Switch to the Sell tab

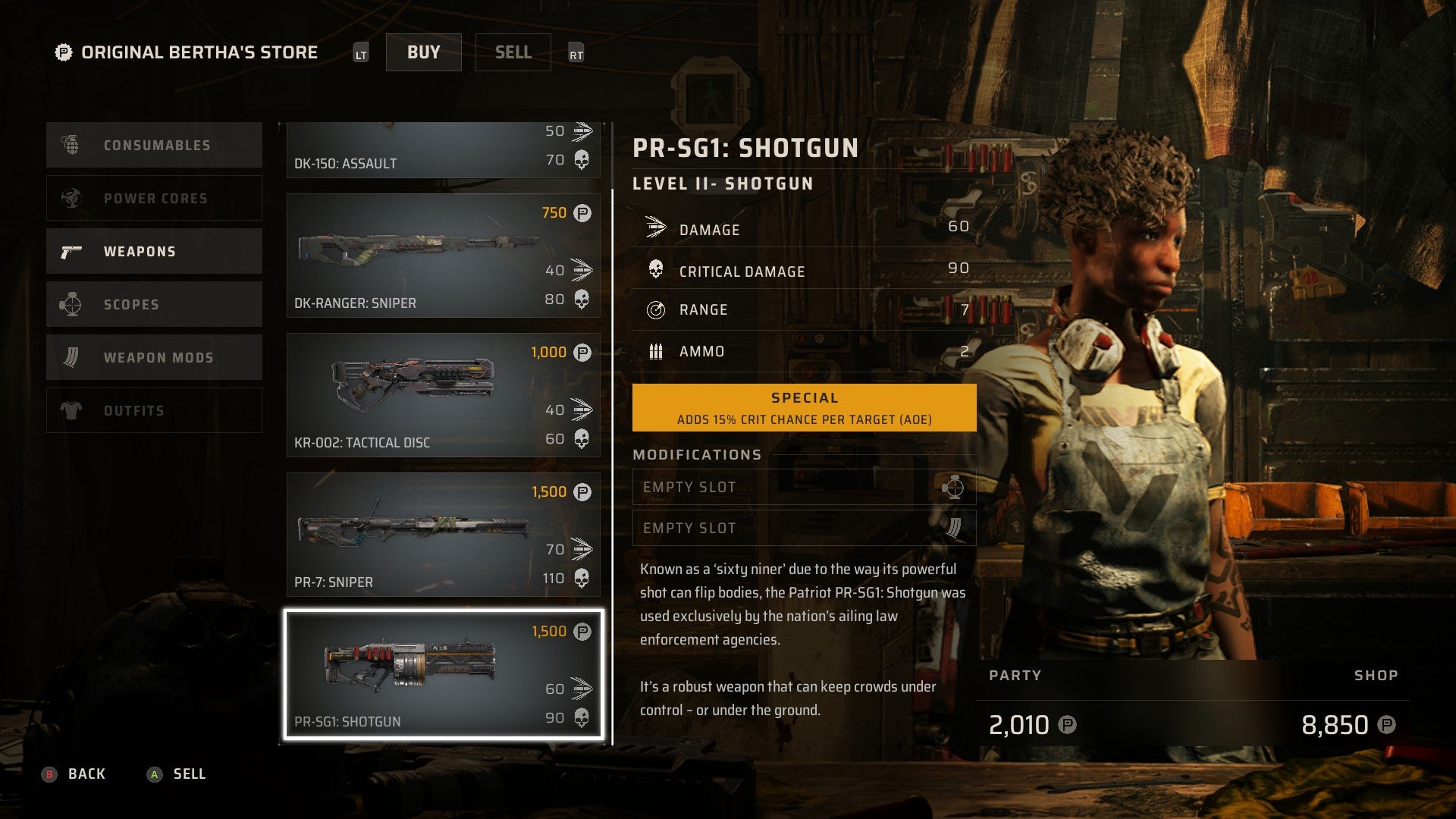click(513, 52)
